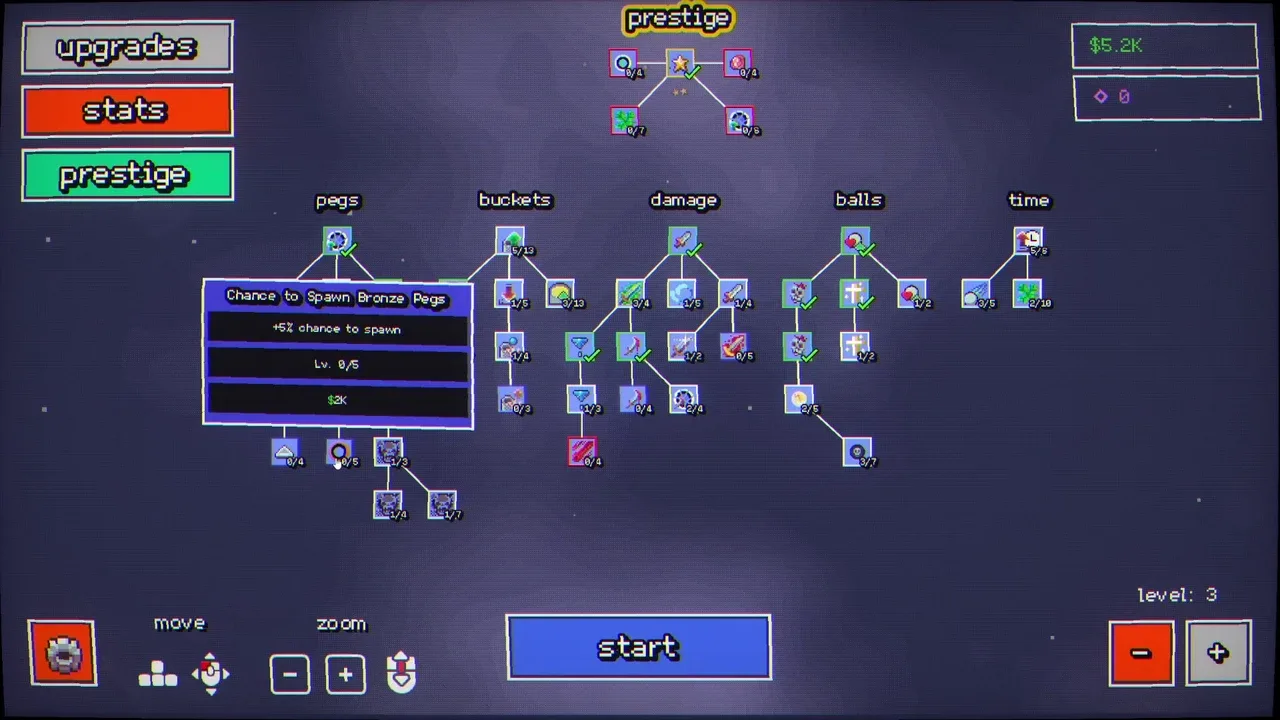Image resolution: width=1280 pixels, height=720 pixels.
Task: Increase the level with the plus button
Action: [1218, 654]
